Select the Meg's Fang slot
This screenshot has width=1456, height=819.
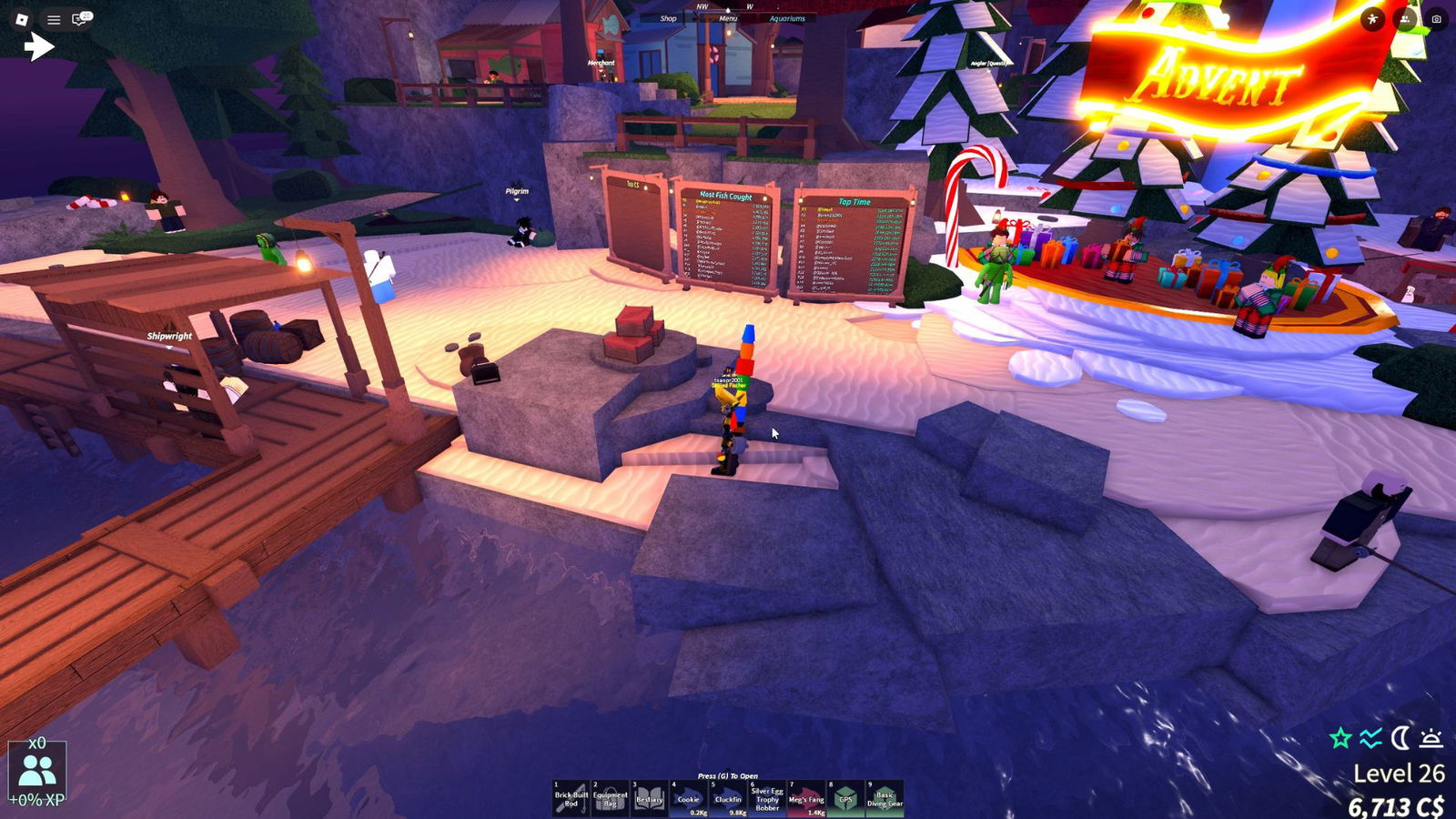[x=806, y=798]
